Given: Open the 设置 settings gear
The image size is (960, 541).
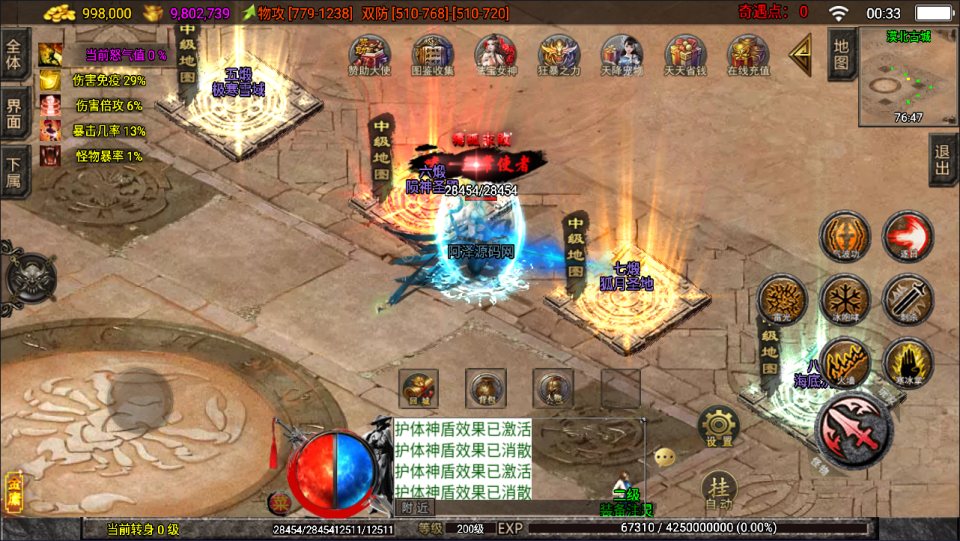Looking at the screenshot, I should [718, 426].
